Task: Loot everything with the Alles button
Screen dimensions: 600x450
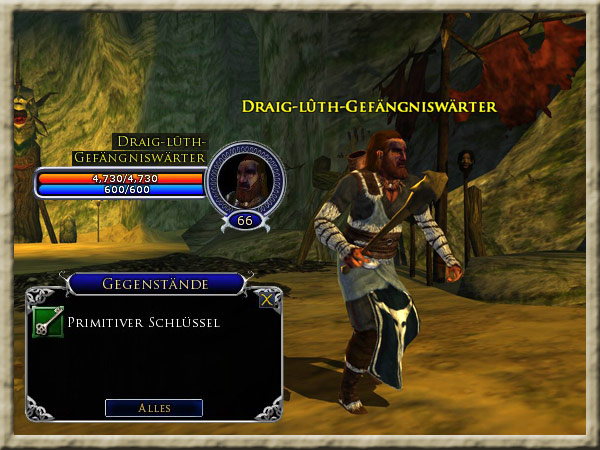Action: pos(154,408)
